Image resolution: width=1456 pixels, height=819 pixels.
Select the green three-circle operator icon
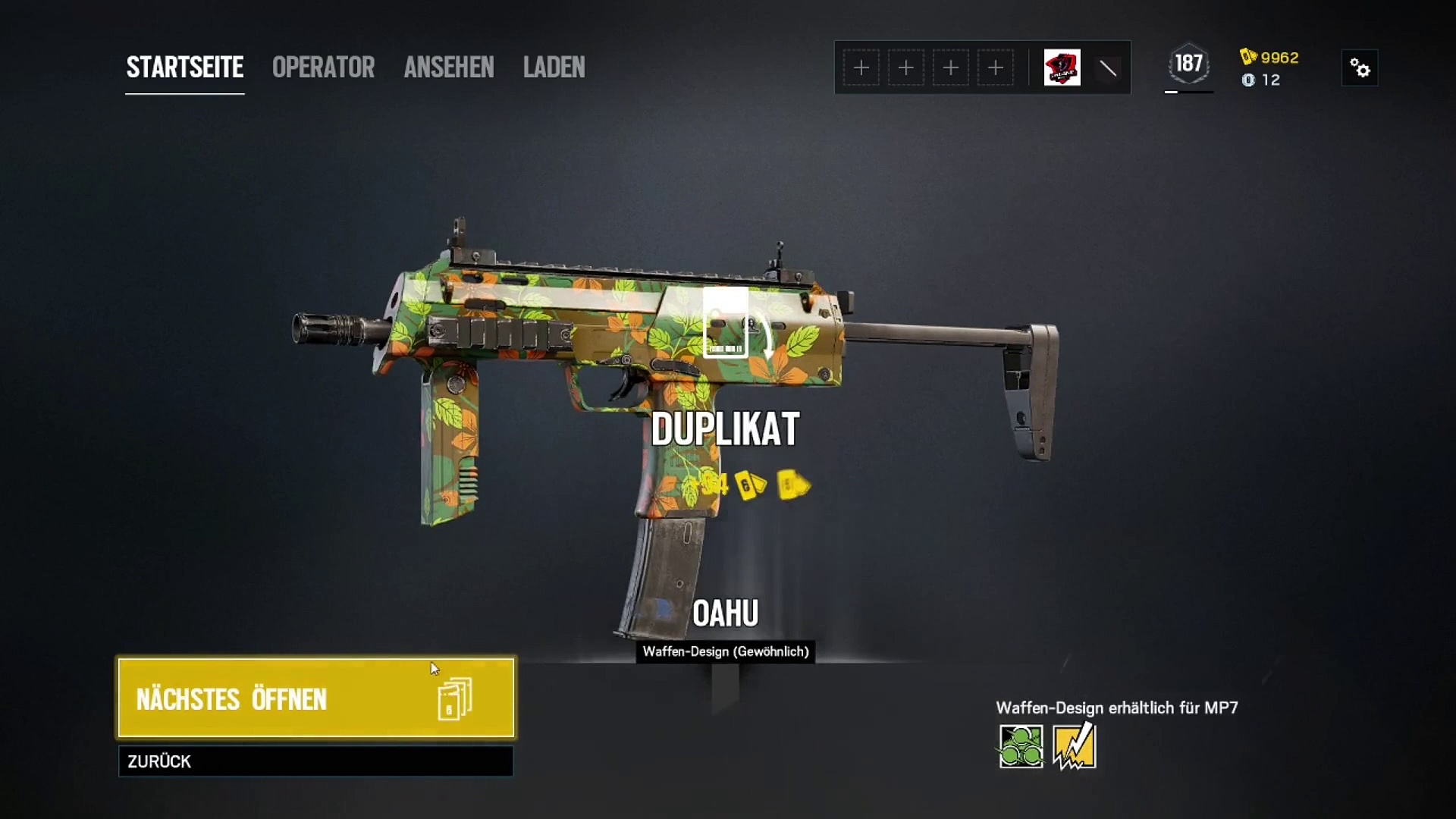tap(1021, 746)
